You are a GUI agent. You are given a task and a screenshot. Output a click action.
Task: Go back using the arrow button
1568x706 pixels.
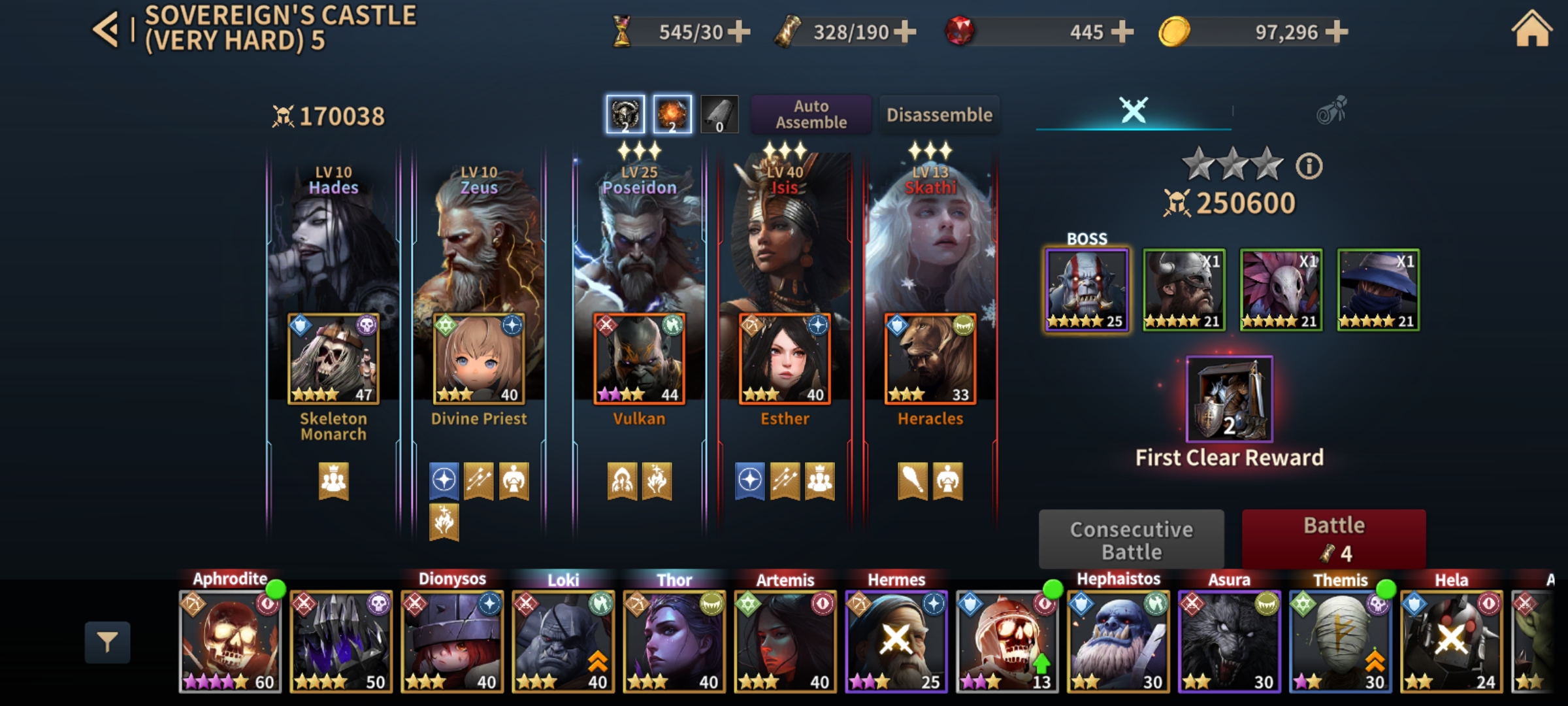106,29
